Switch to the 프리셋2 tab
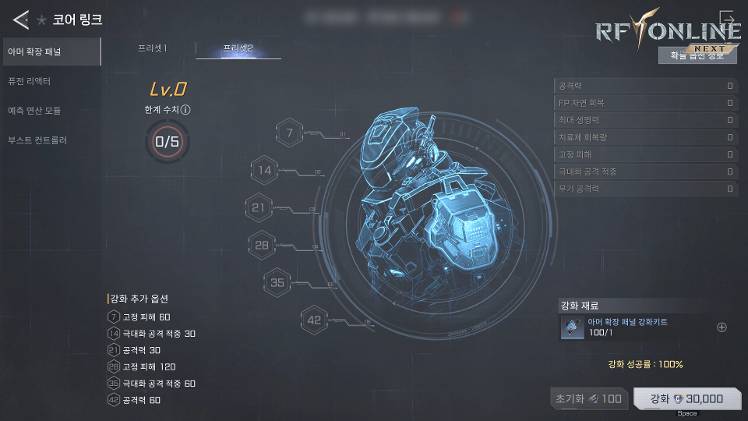 [x=238, y=48]
